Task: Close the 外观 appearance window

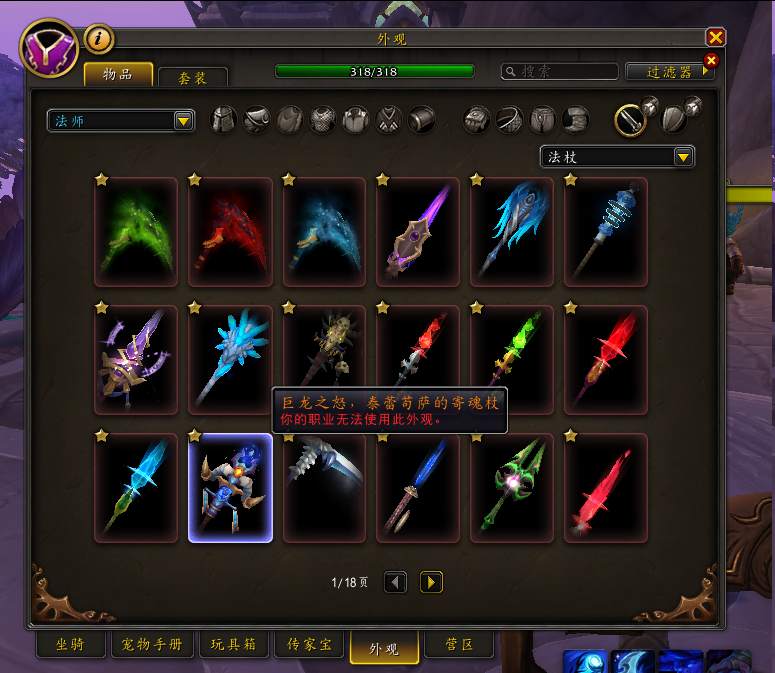Action: click(715, 38)
